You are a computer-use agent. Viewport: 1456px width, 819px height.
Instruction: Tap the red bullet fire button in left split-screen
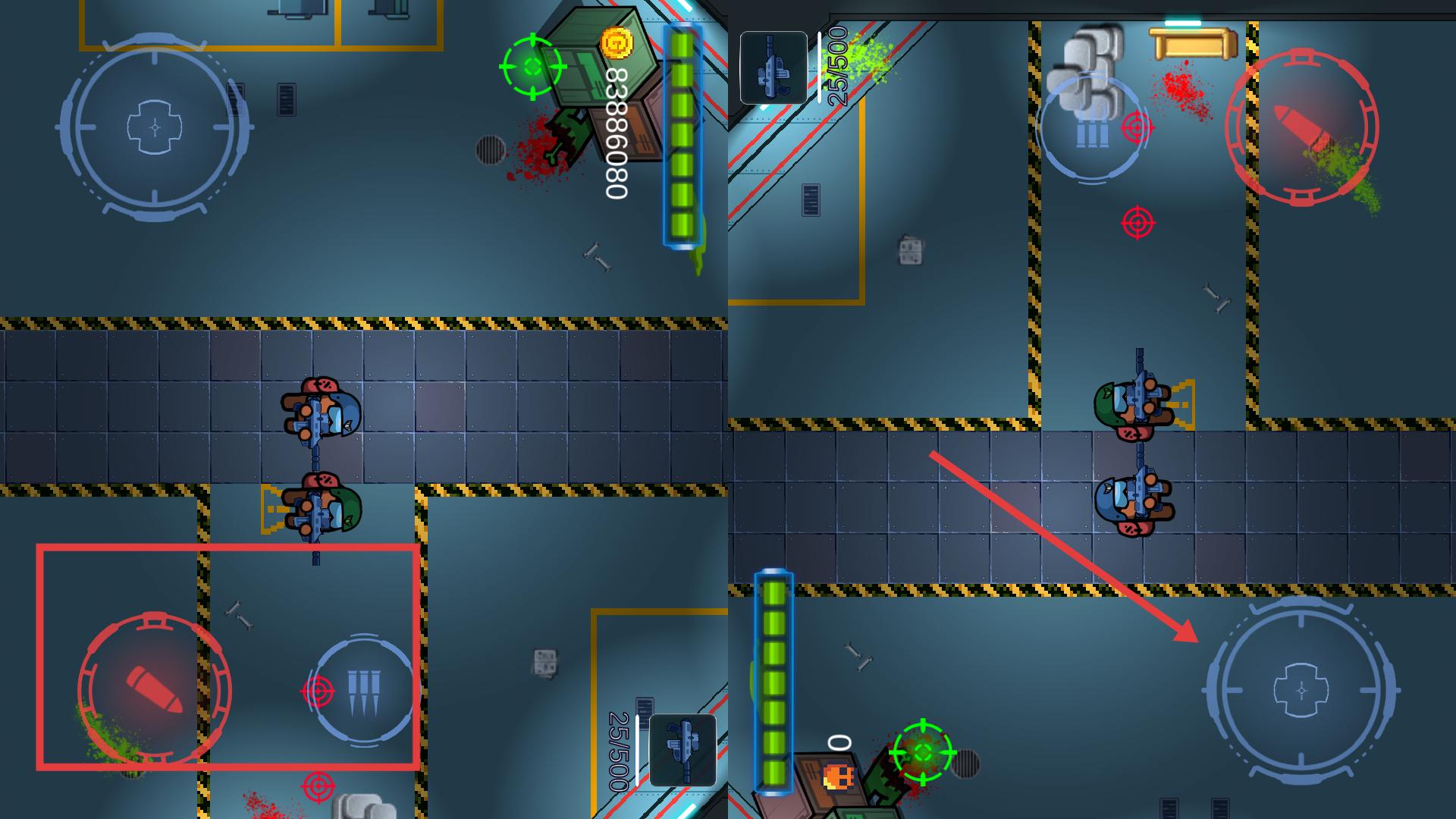coord(154,689)
